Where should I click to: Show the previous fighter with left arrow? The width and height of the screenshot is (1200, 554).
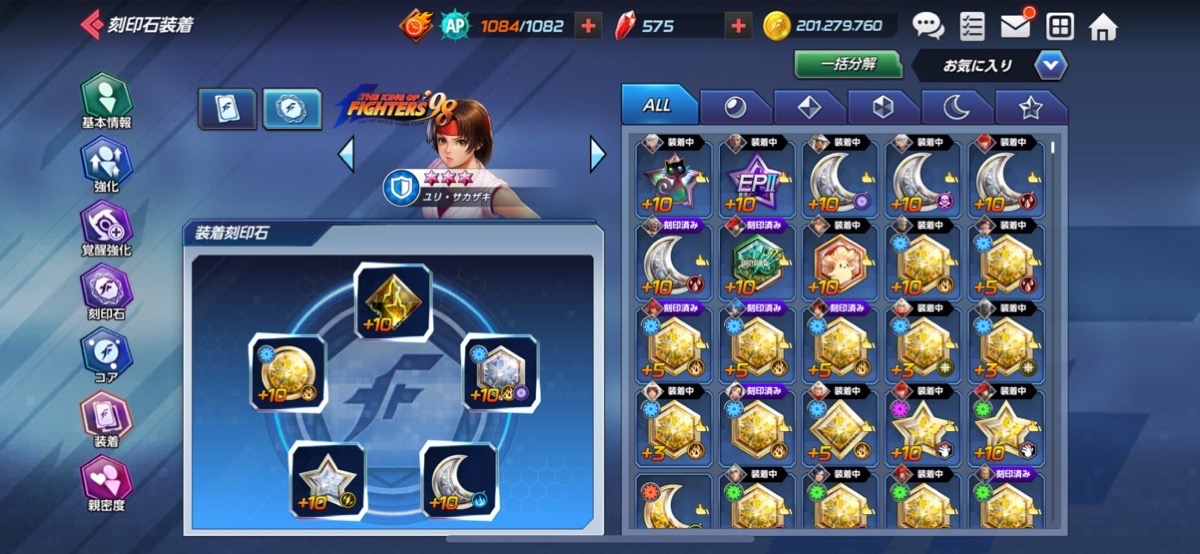coord(346,154)
